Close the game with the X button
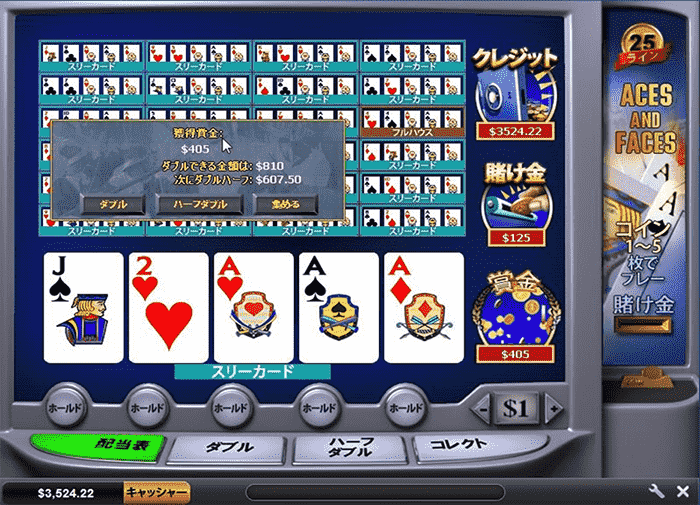700x505 pixels. click(681, 492)
